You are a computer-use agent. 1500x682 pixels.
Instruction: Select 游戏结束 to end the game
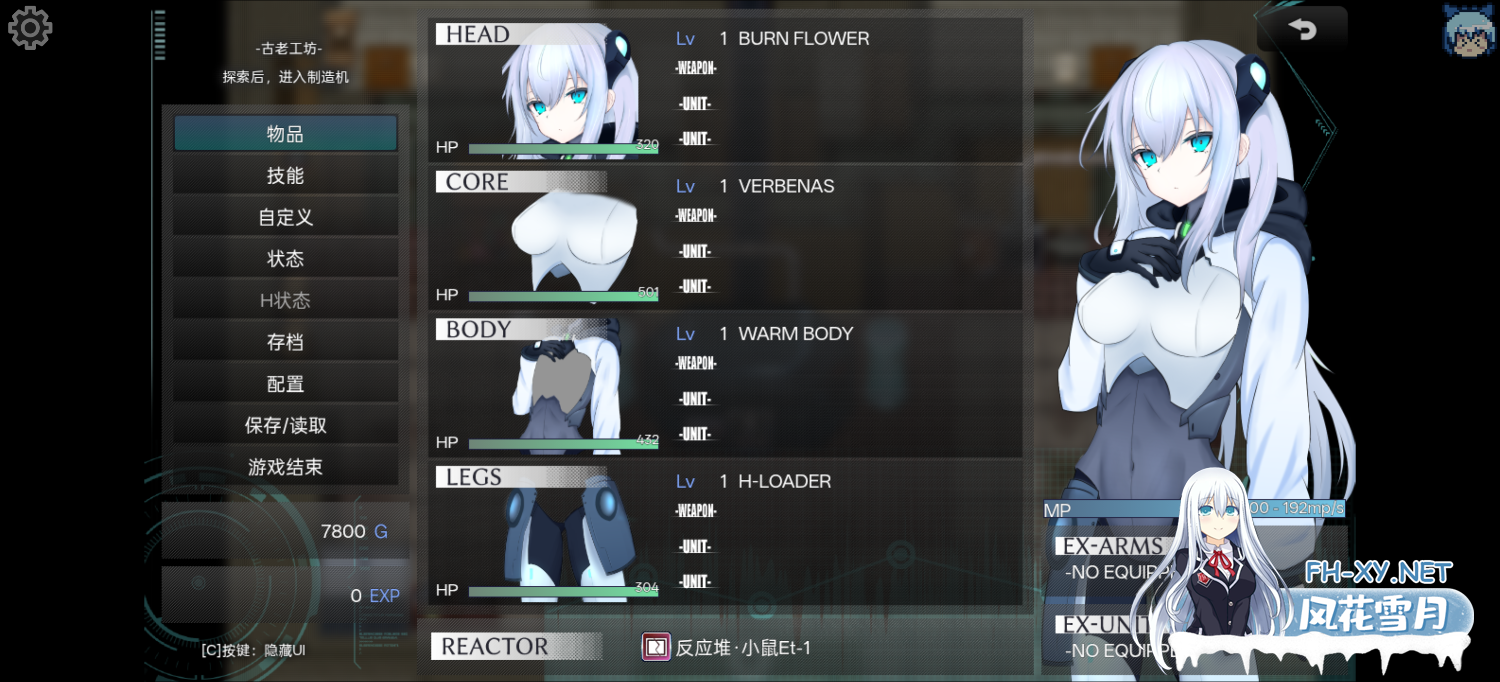pyautogui.click(x=285, y=467)
